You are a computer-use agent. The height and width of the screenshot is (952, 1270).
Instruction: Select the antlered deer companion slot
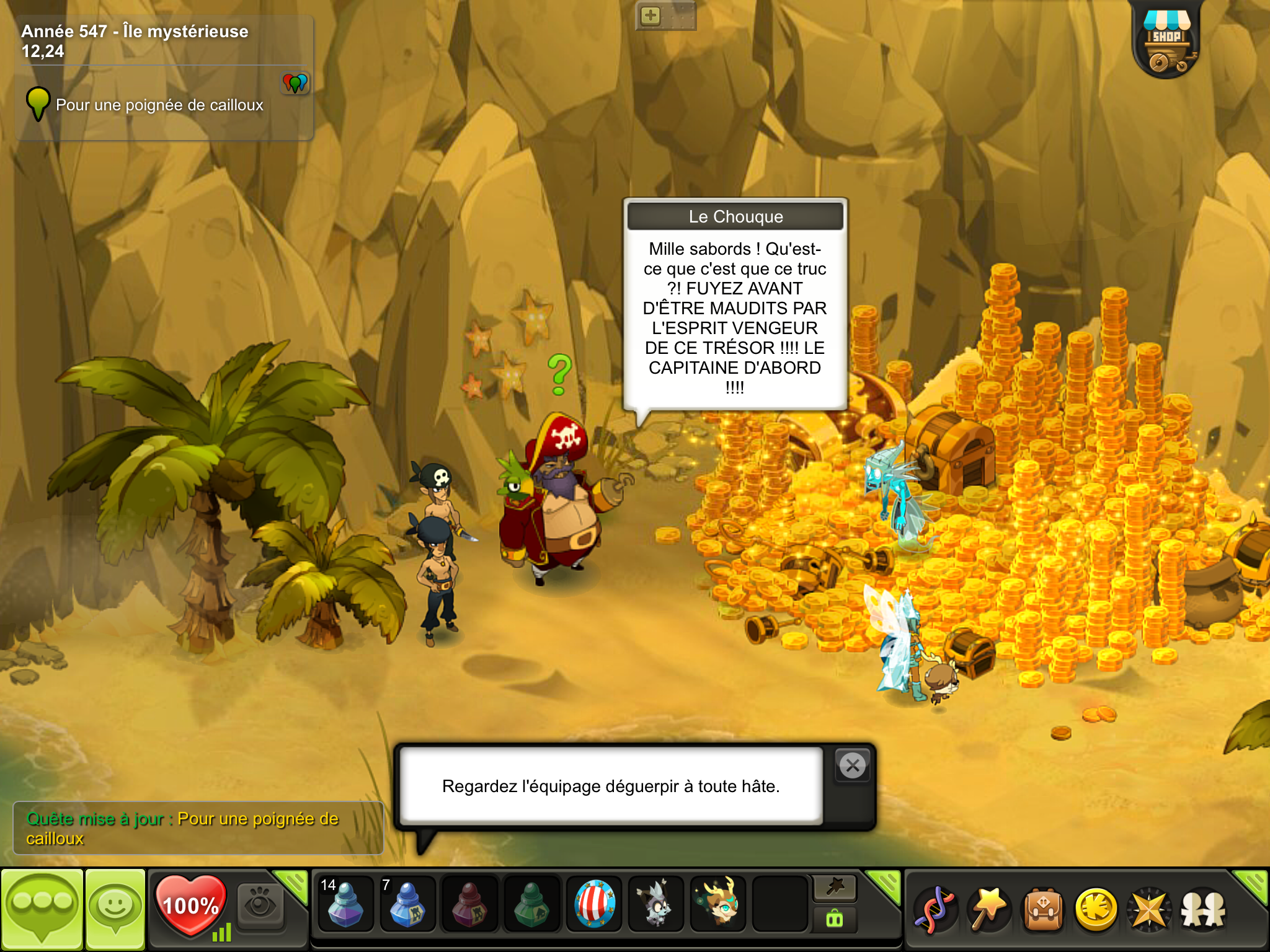click(719, 905)
